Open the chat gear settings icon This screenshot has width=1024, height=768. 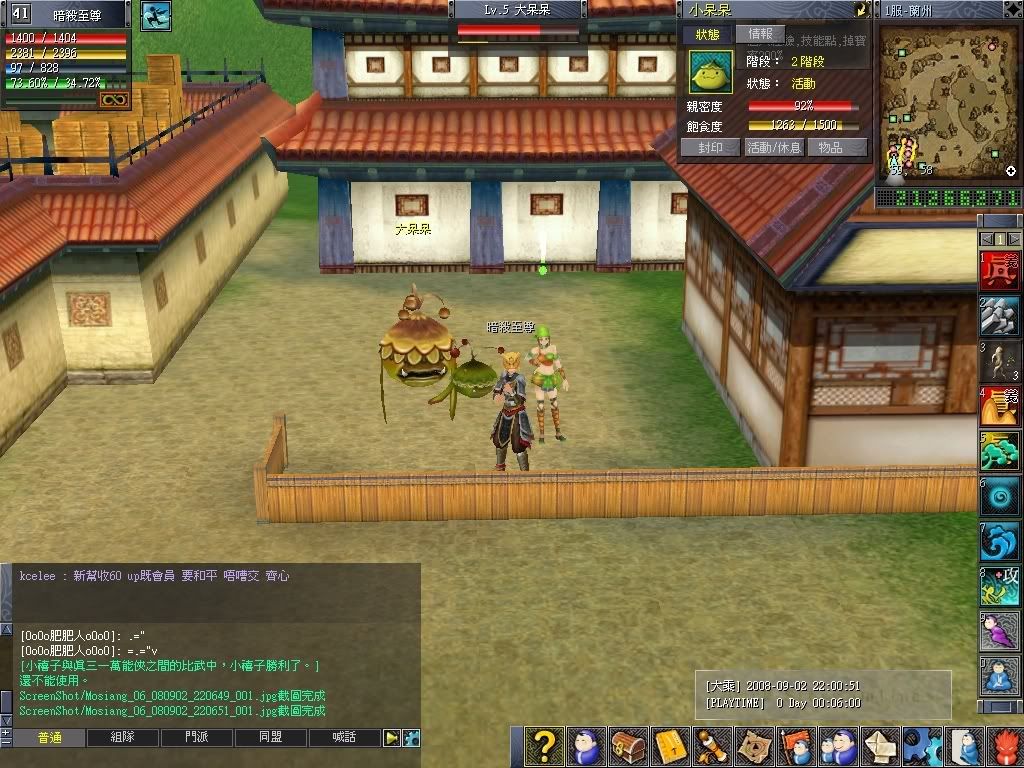pos(410,738)
